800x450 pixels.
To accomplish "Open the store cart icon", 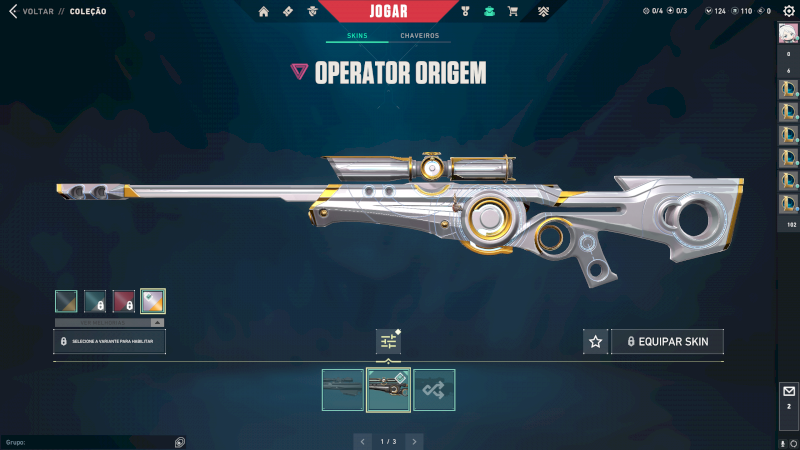I will (x=513, y=12).
